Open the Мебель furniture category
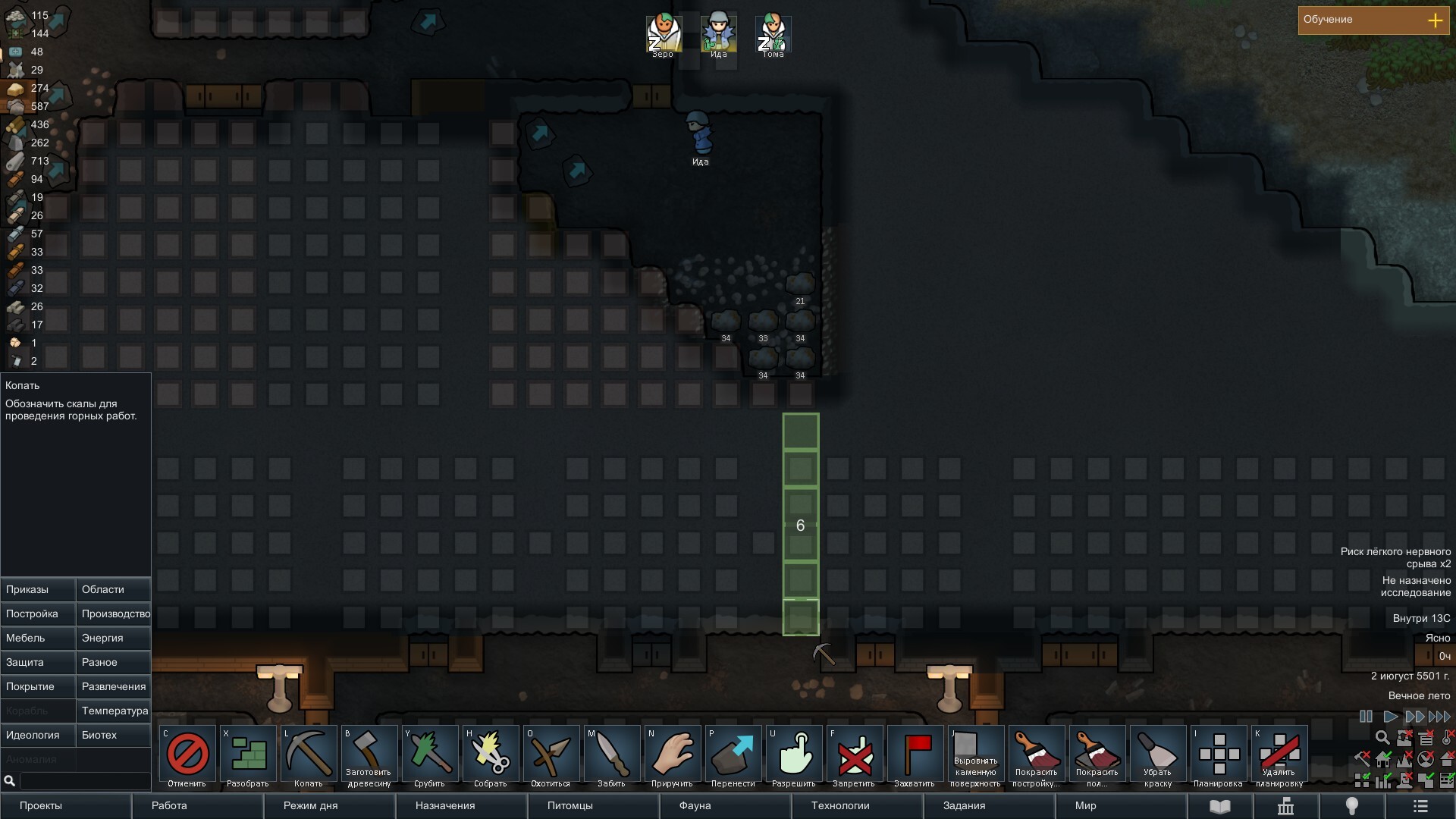The image size is (1456, 819). (38, 638)
